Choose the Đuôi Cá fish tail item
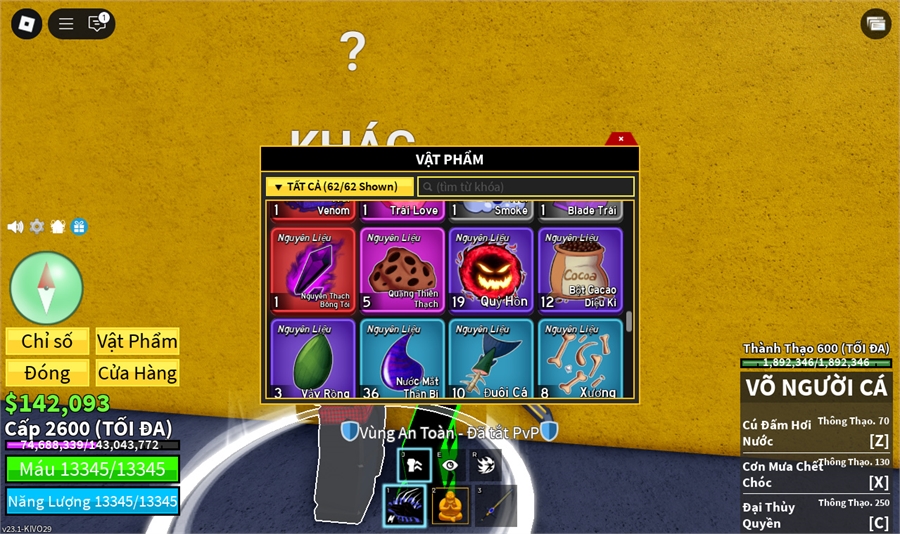The image size is (900, 534). 491,359
